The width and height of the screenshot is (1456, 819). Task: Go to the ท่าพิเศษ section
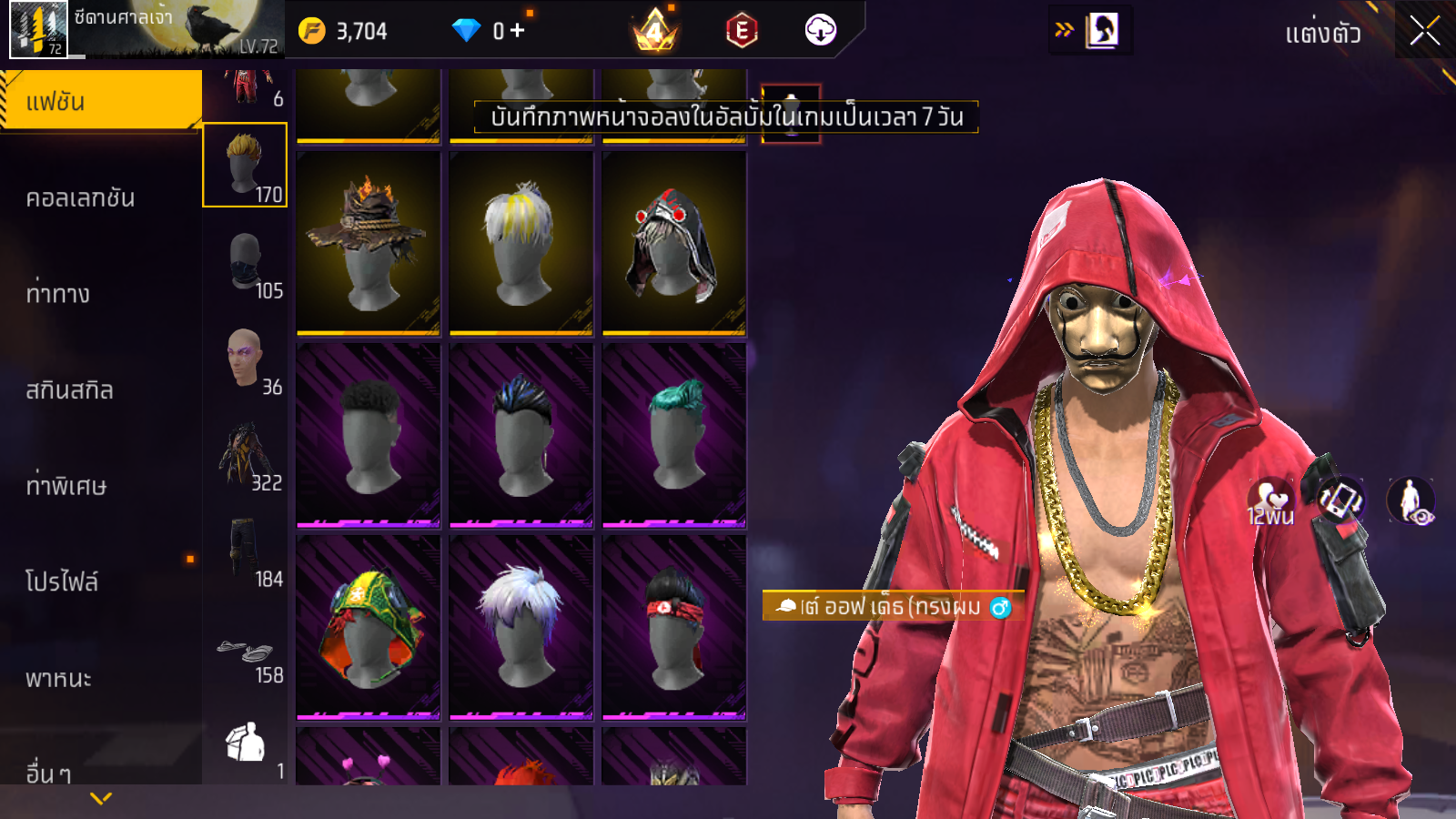66,486
